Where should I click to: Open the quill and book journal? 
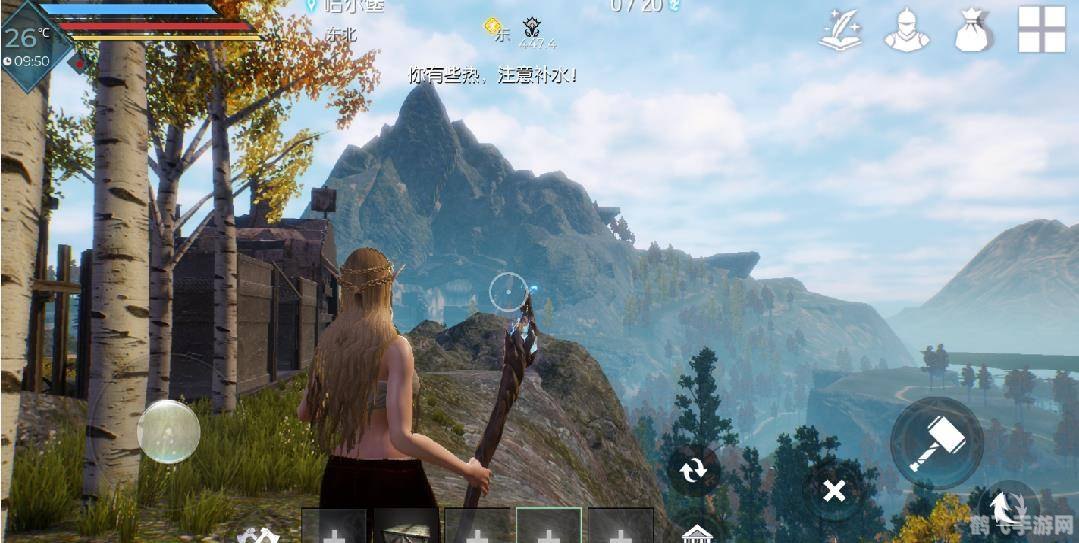841,30
